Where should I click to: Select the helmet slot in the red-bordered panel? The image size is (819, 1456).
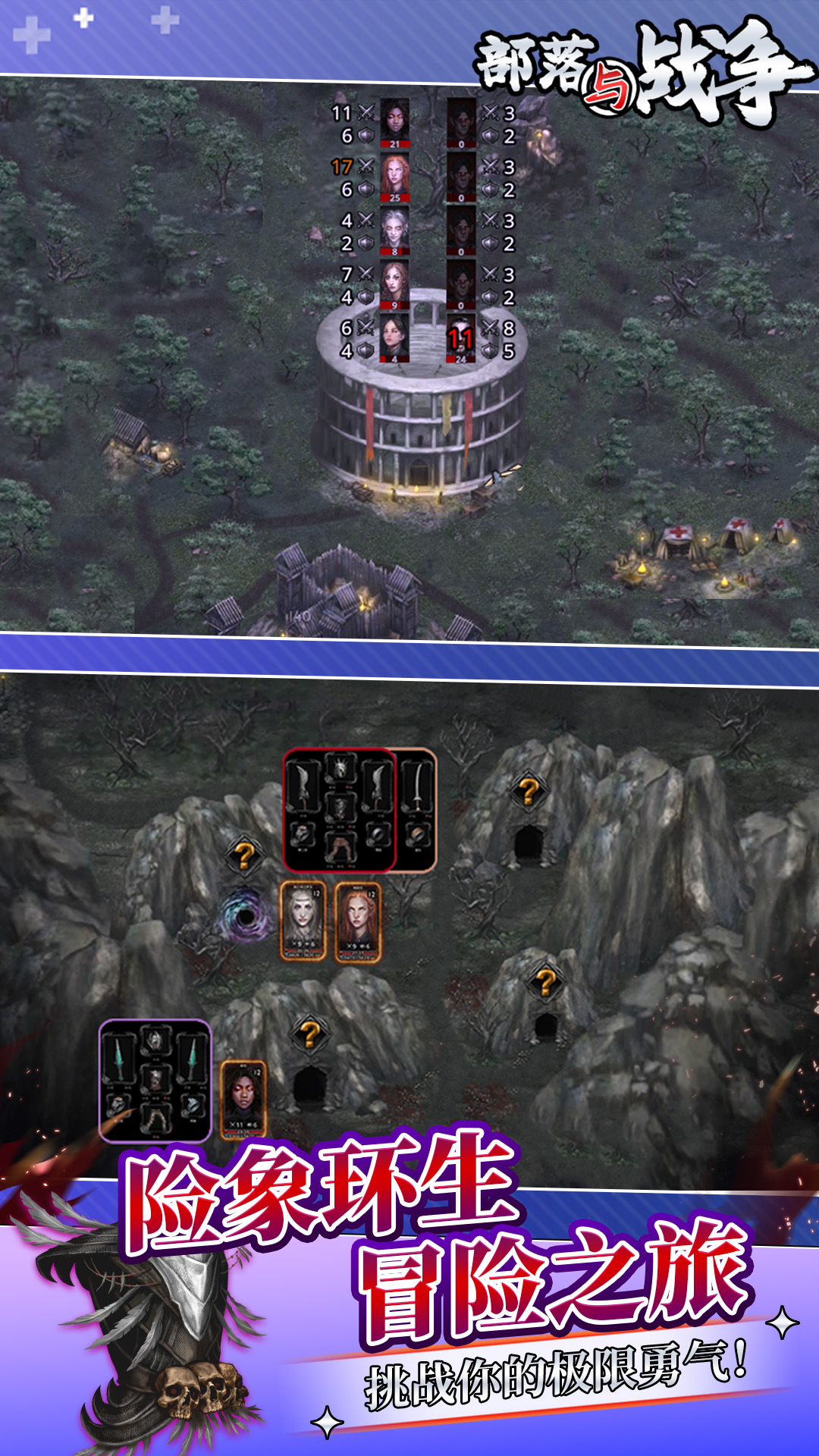(x=340, y=768)
